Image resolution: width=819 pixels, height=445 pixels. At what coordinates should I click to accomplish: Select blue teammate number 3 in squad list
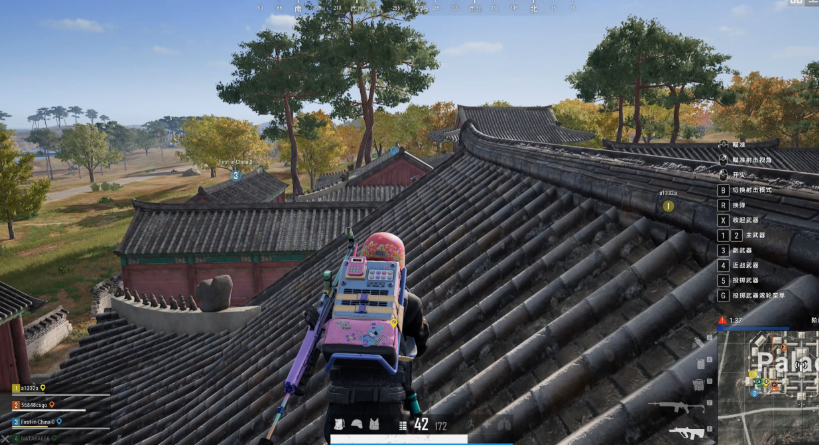click(x=16, y=421)
